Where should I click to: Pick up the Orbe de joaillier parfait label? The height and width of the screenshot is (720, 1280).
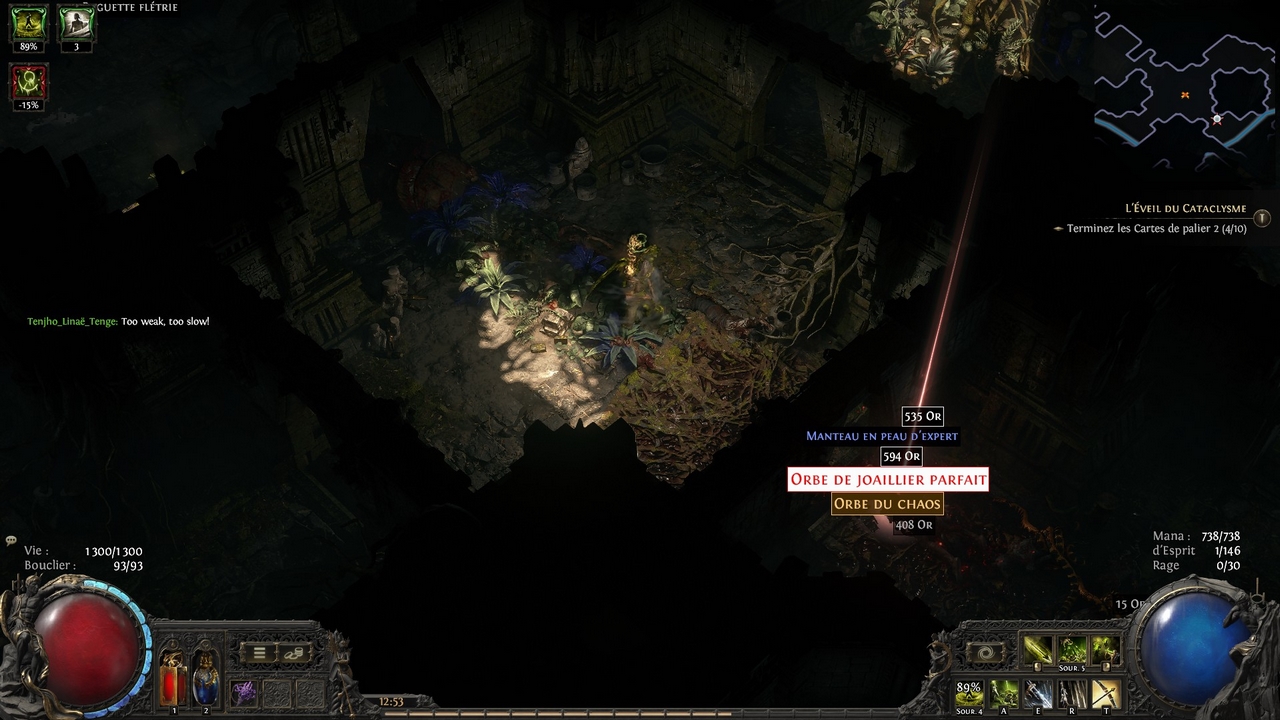tap(888, 480)
